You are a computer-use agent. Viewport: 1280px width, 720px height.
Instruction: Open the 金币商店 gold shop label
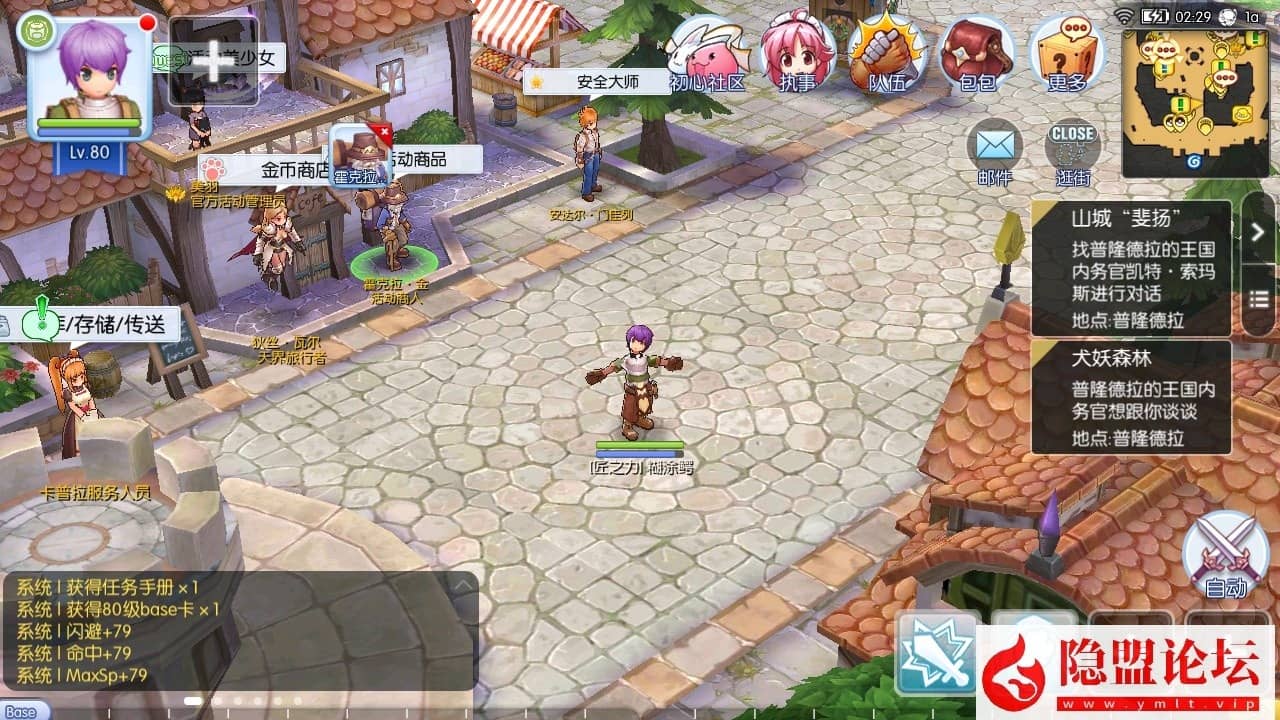pyautogui.click(x=294, y=170)
